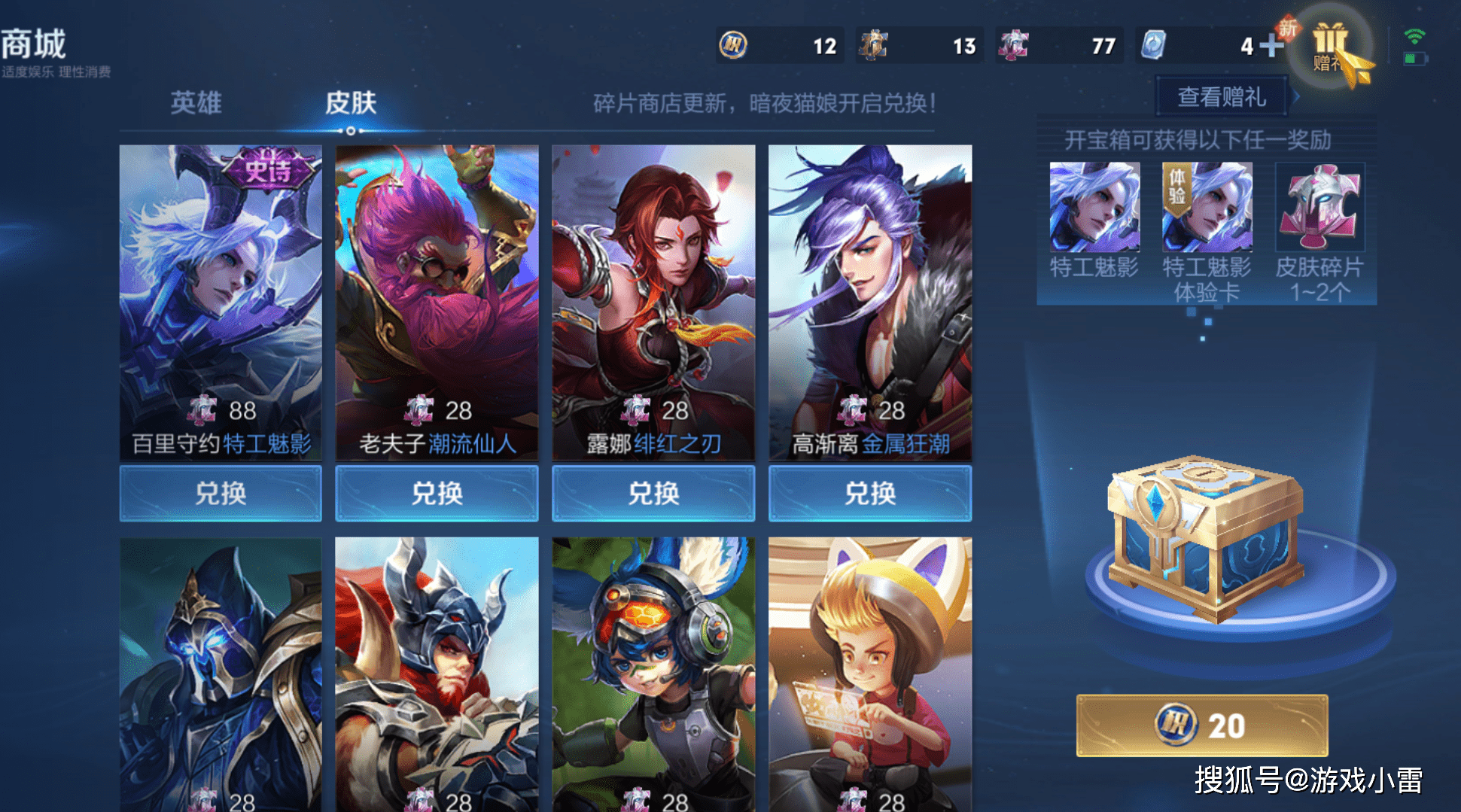Add more tickets with the plus icon
1461x812 pixels.
coord(1271,46)
